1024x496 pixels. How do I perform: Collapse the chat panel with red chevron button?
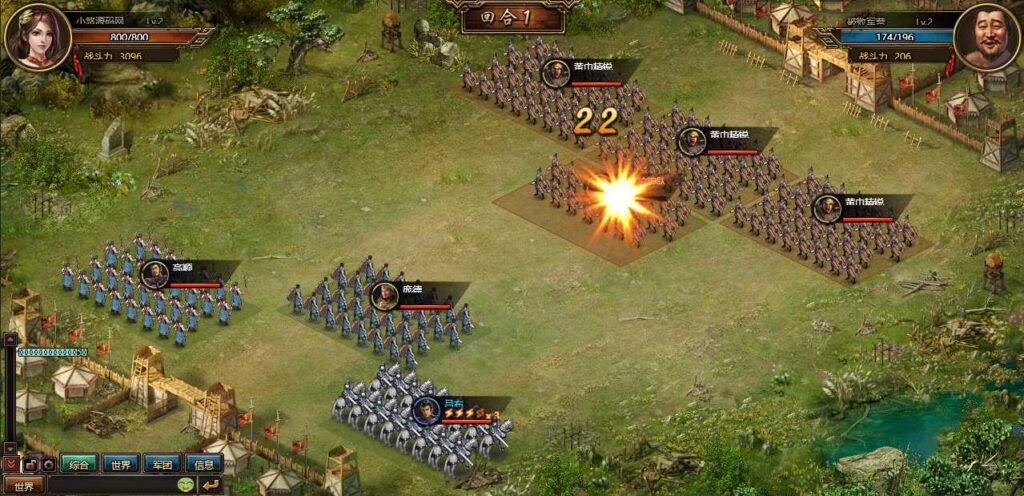click(11, 465)
